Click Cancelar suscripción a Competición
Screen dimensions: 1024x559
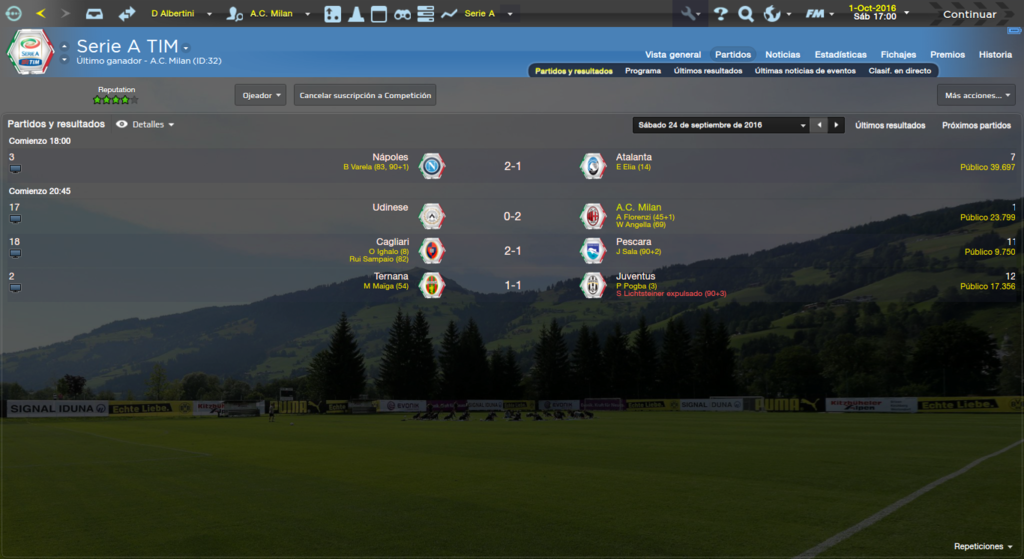click(x=365, y=95)
